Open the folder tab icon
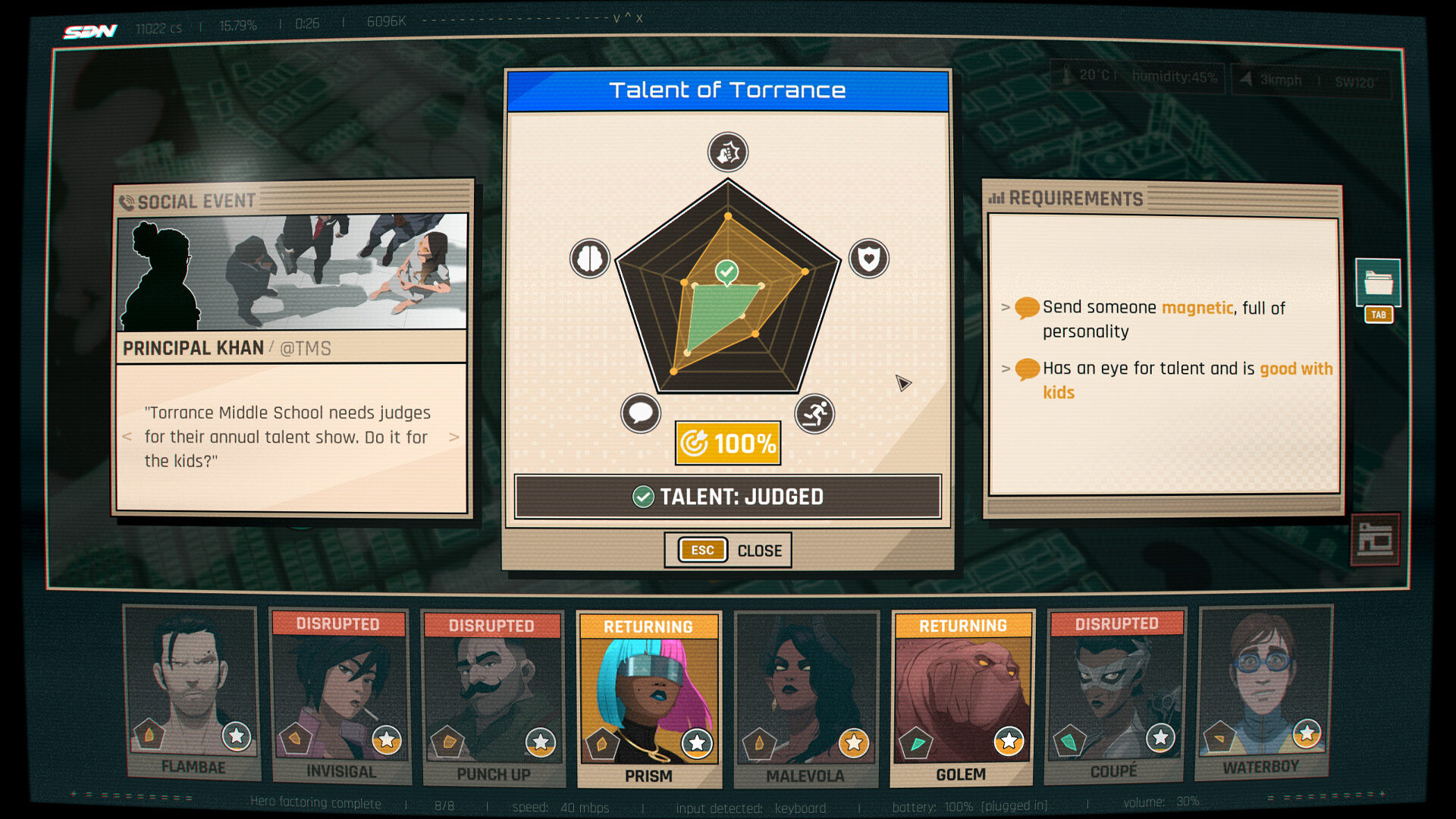 click(x=1378, y=283)
